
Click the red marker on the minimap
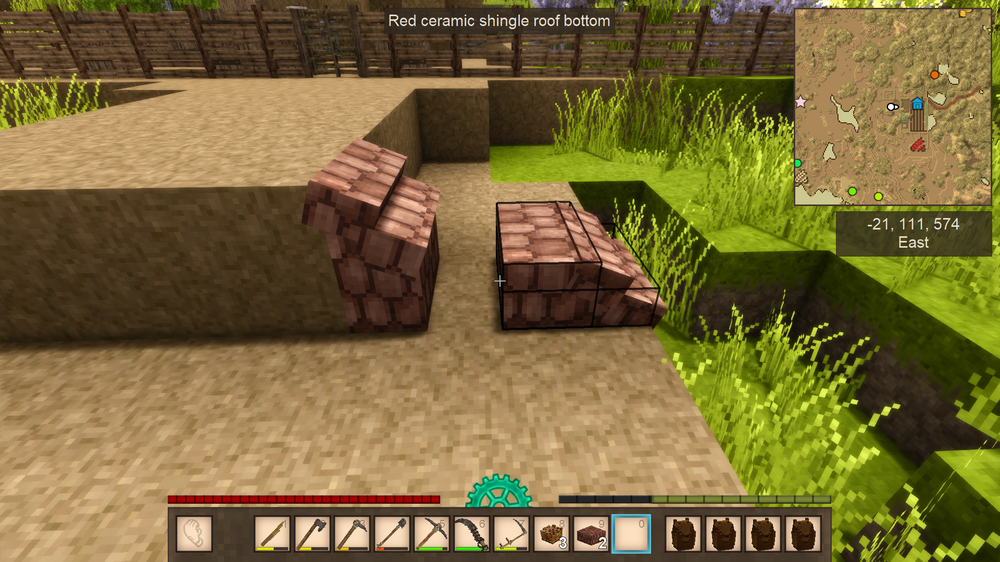[x=917, y=145]
